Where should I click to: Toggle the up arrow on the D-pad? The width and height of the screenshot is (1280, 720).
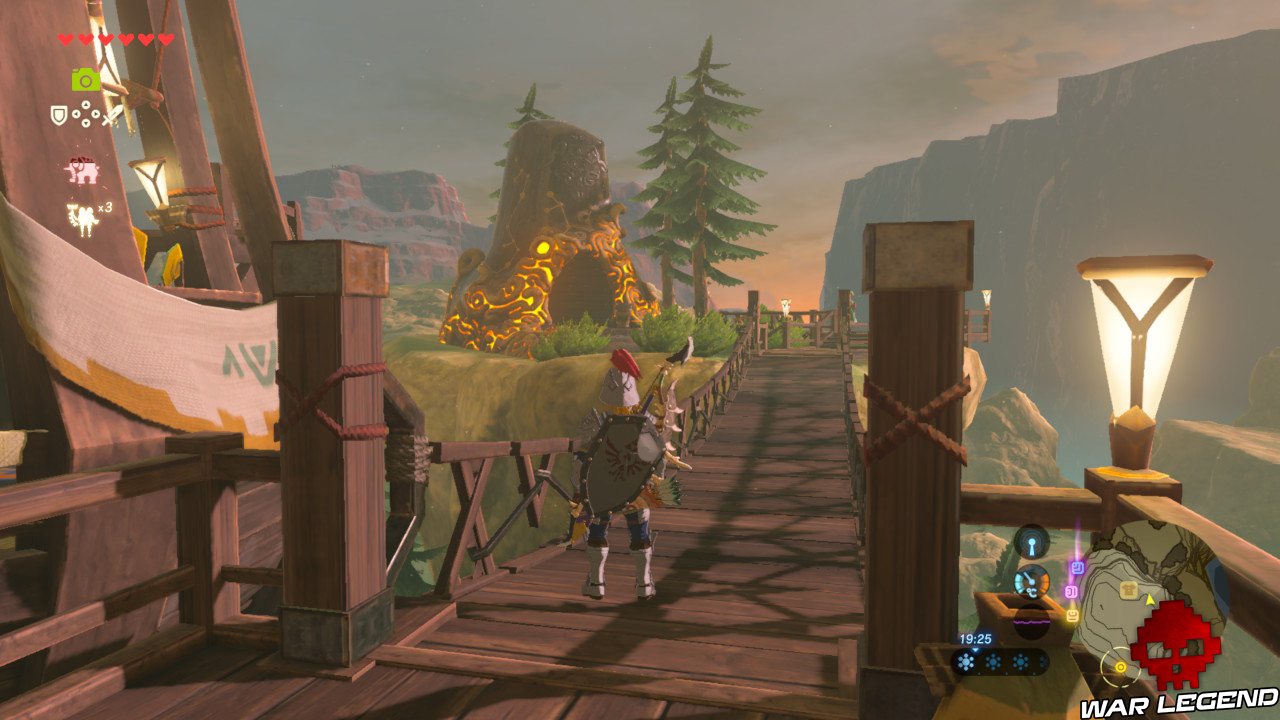86,105
